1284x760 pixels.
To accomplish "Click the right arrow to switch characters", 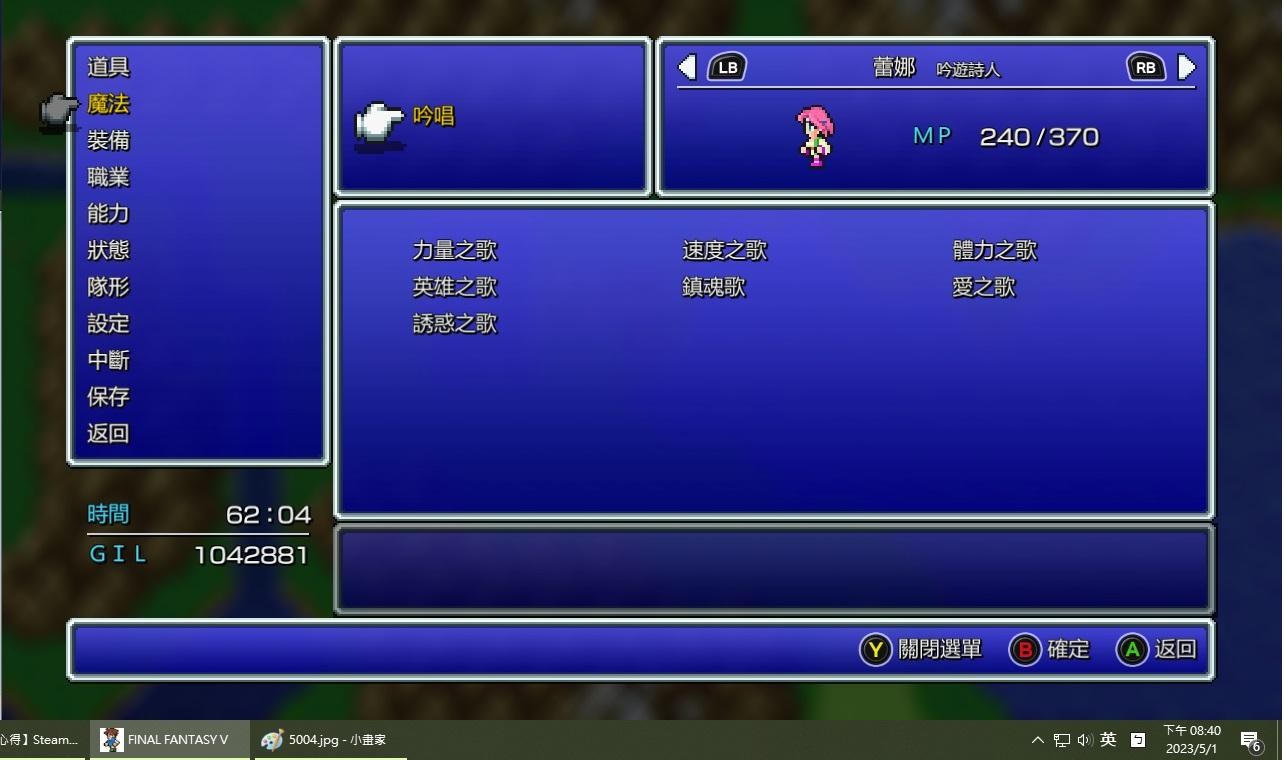I will coord(1187,67).
